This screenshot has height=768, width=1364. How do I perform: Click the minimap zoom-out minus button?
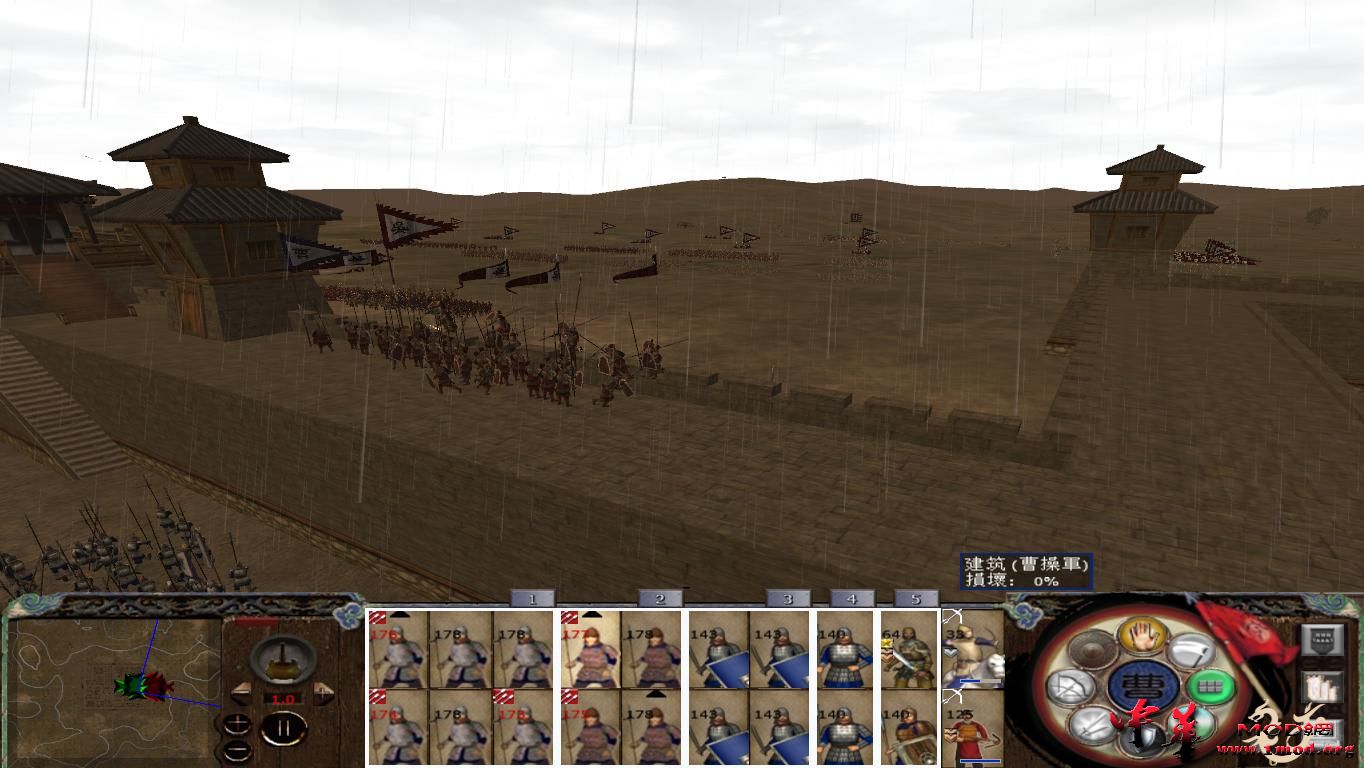tap(238, 751)
